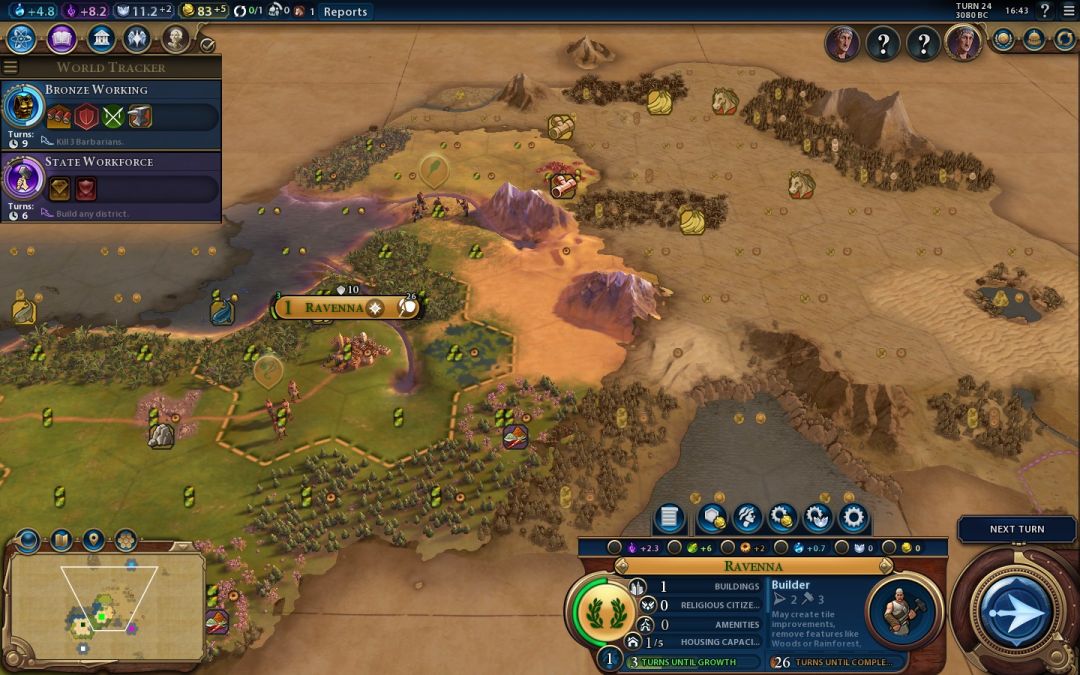
Task: Open the civics tree book icon
Action: (x=61, y=39)
